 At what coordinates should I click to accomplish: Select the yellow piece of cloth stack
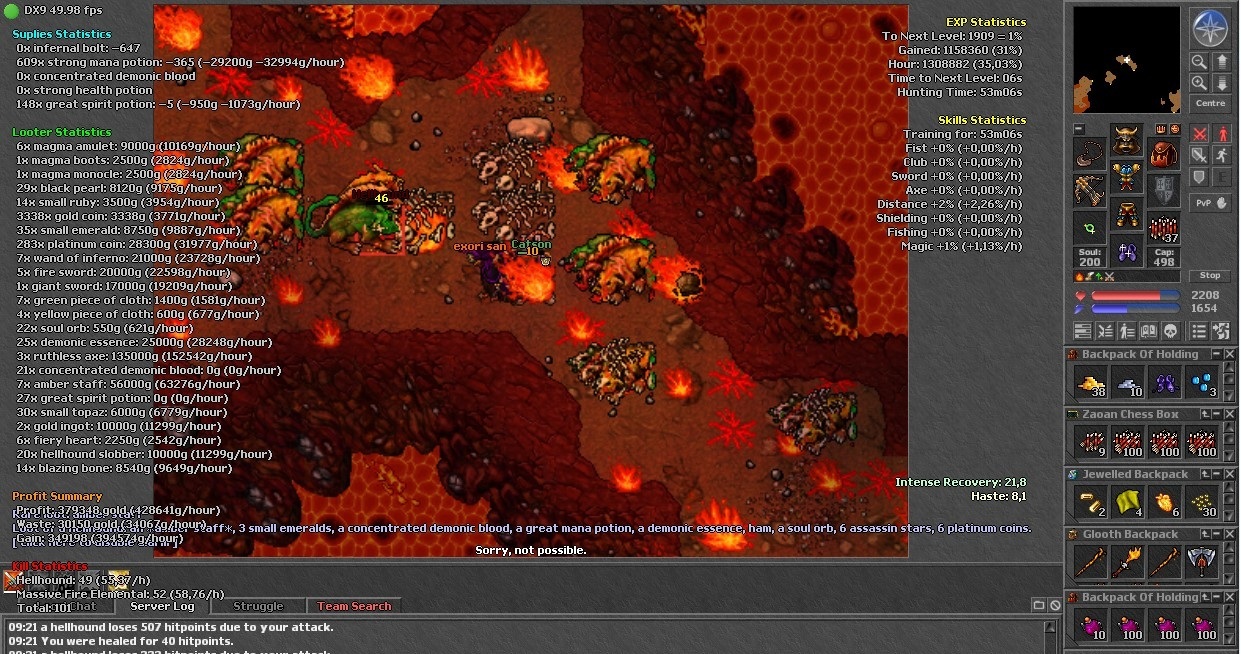(1128, 501)
